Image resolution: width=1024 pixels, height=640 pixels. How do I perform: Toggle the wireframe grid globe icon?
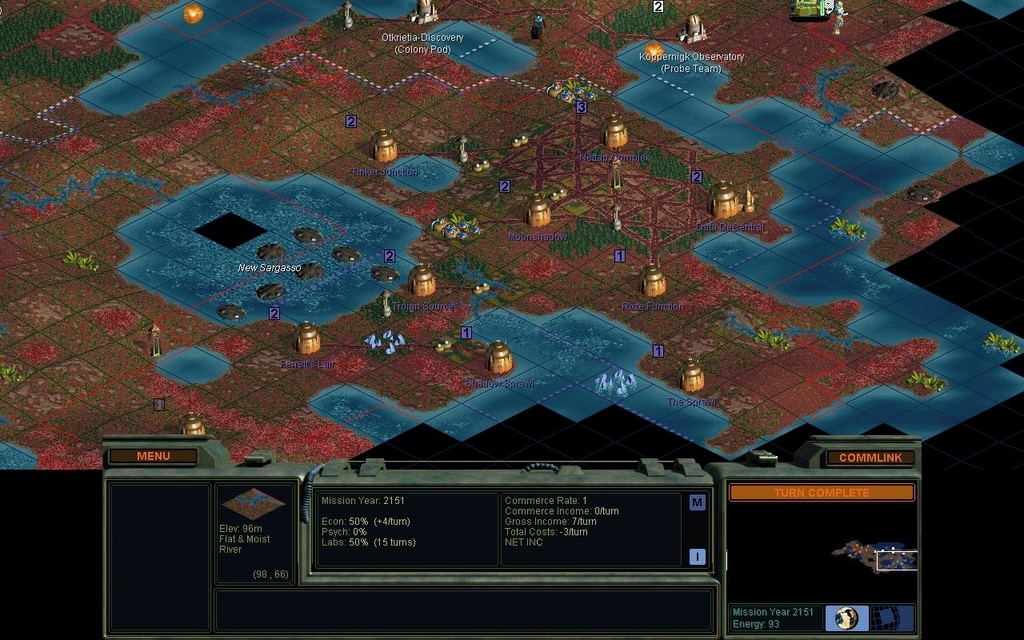tap(883, 617)
